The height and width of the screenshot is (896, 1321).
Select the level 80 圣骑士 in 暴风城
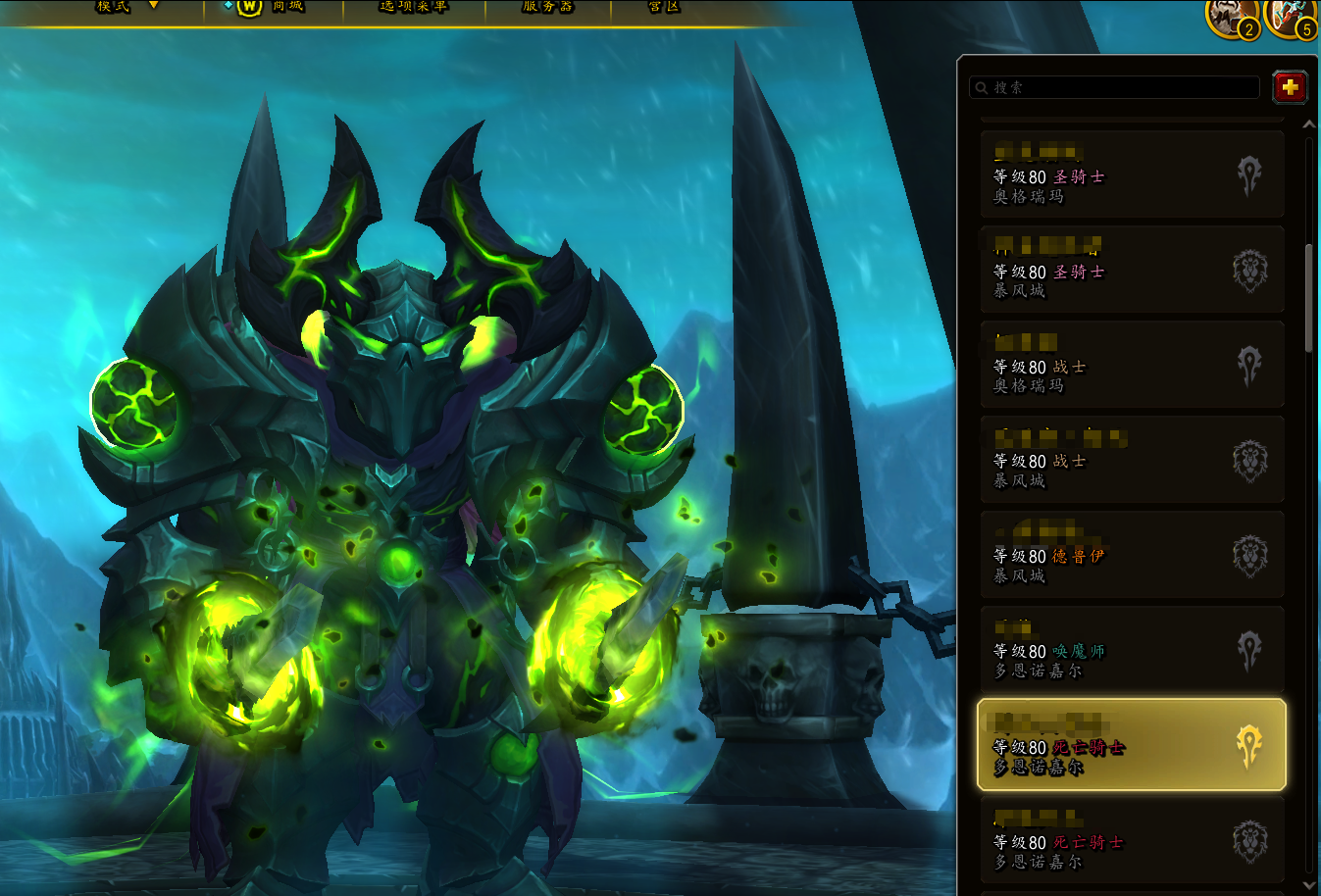(x=1132, y=270)
